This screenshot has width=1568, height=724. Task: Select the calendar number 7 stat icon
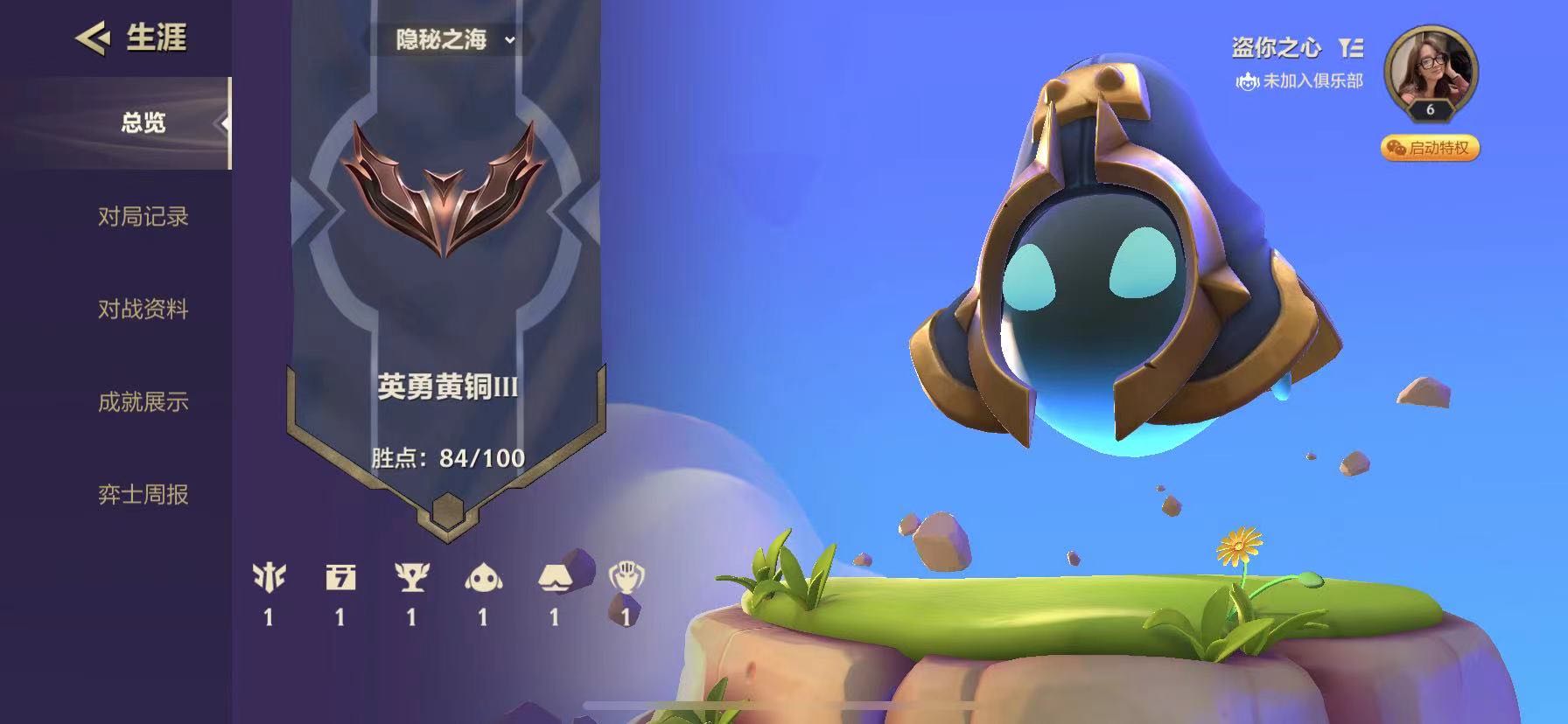[x=340, y=577]
